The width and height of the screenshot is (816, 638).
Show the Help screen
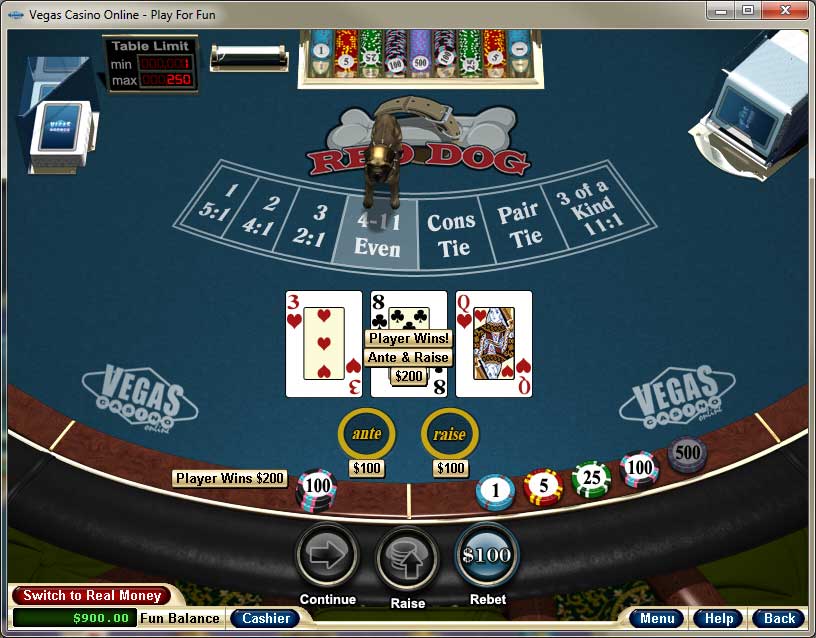(x=718, y=618)
